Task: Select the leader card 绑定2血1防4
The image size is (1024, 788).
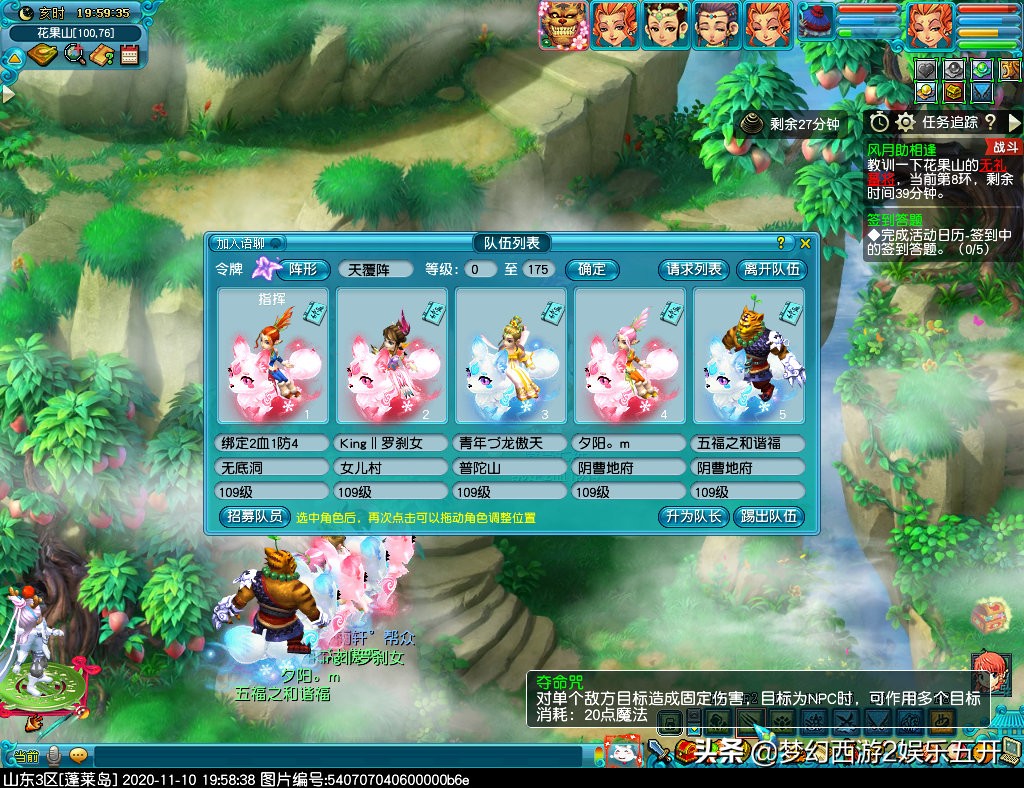Action: click(272, 356)
